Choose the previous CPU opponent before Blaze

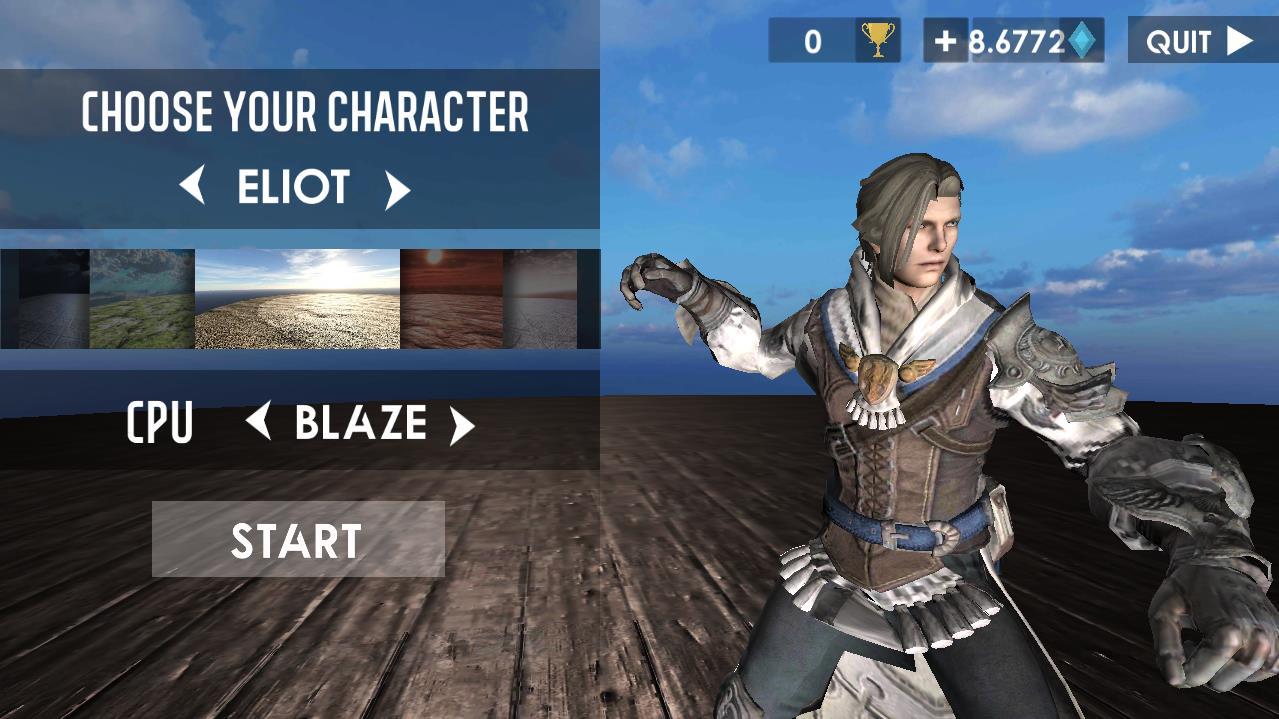259,422
